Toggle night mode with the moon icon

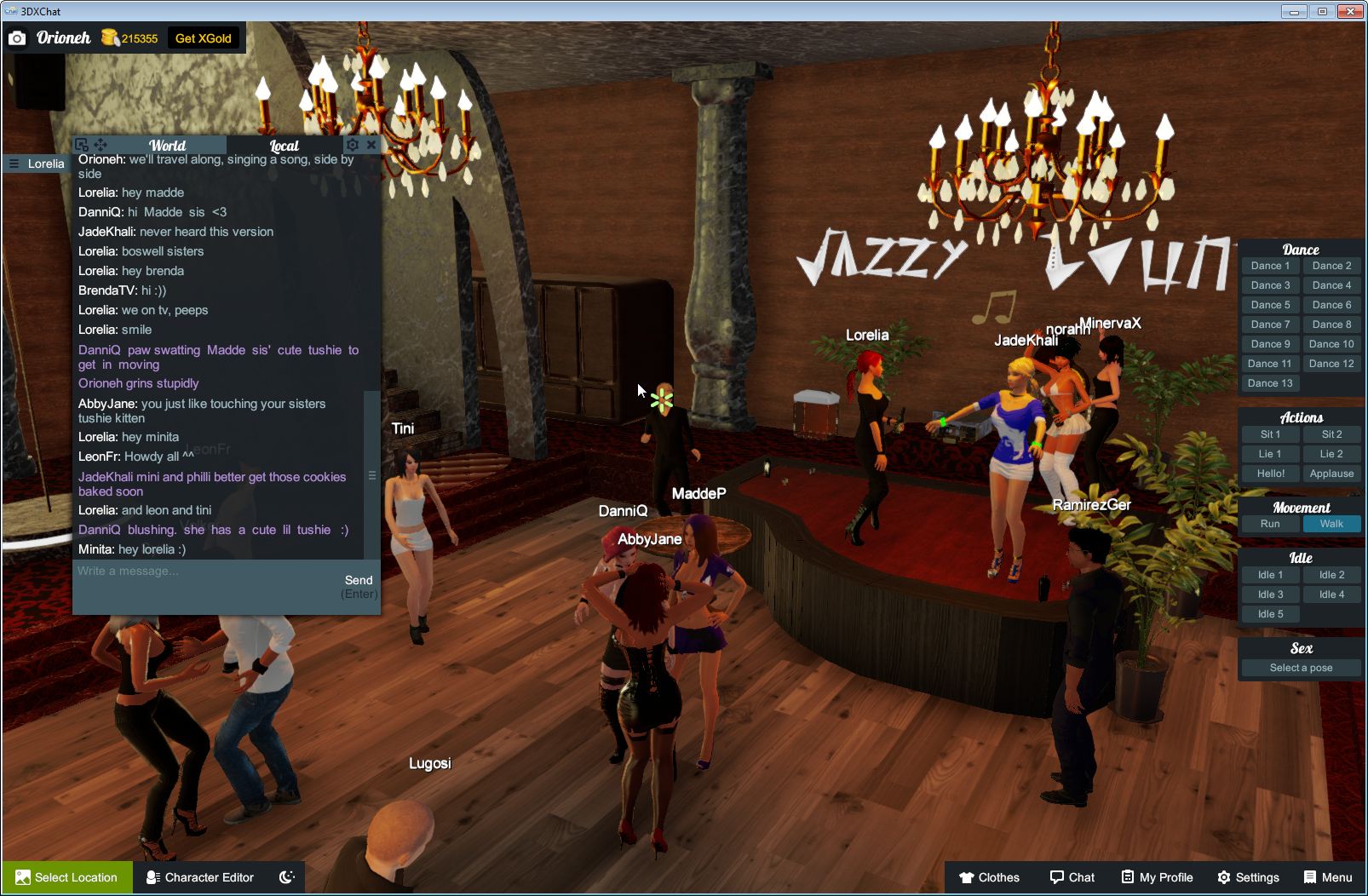click(x=289, y=877)
